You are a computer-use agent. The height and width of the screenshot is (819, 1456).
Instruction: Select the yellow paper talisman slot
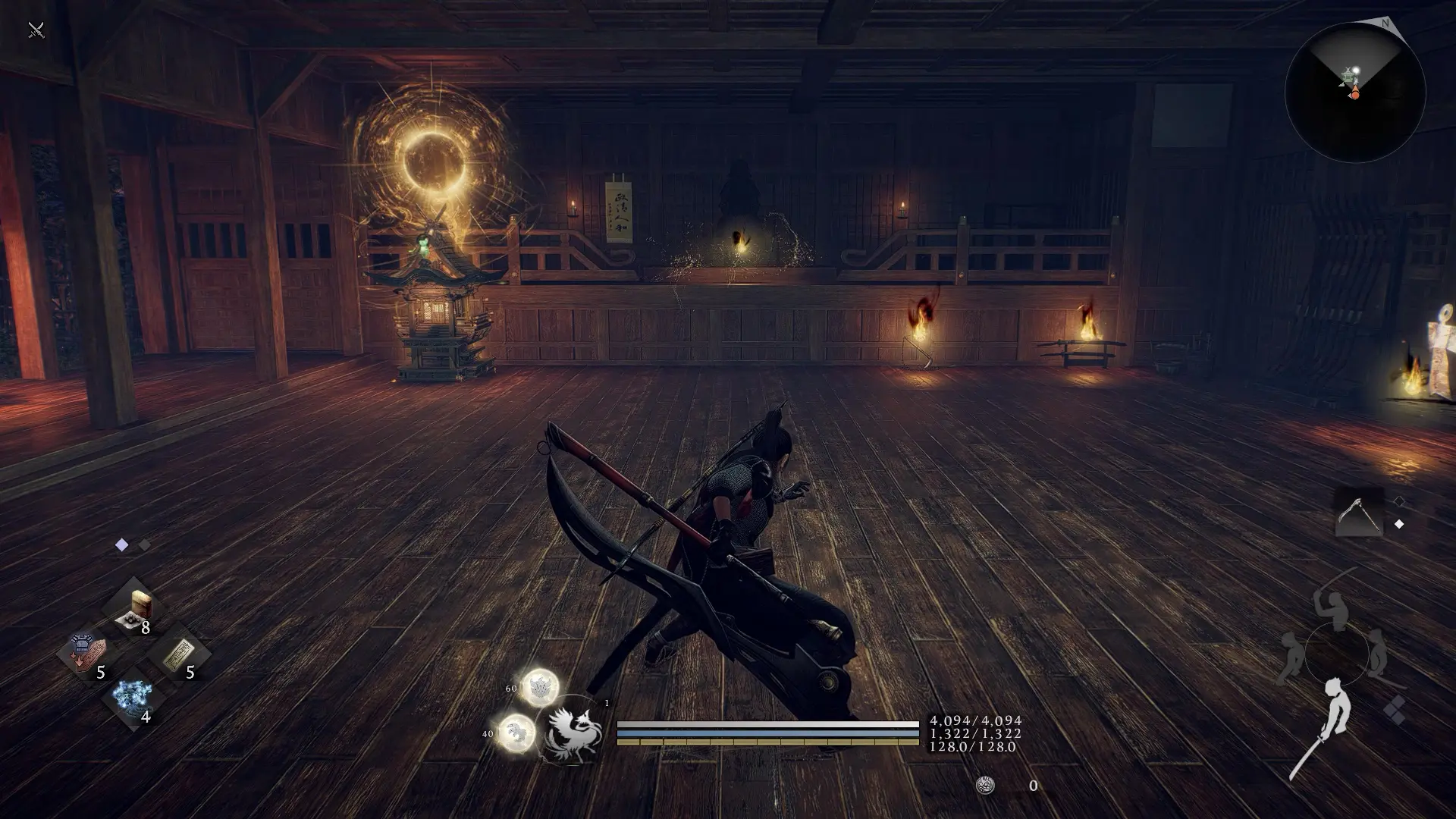coord(179,654)
